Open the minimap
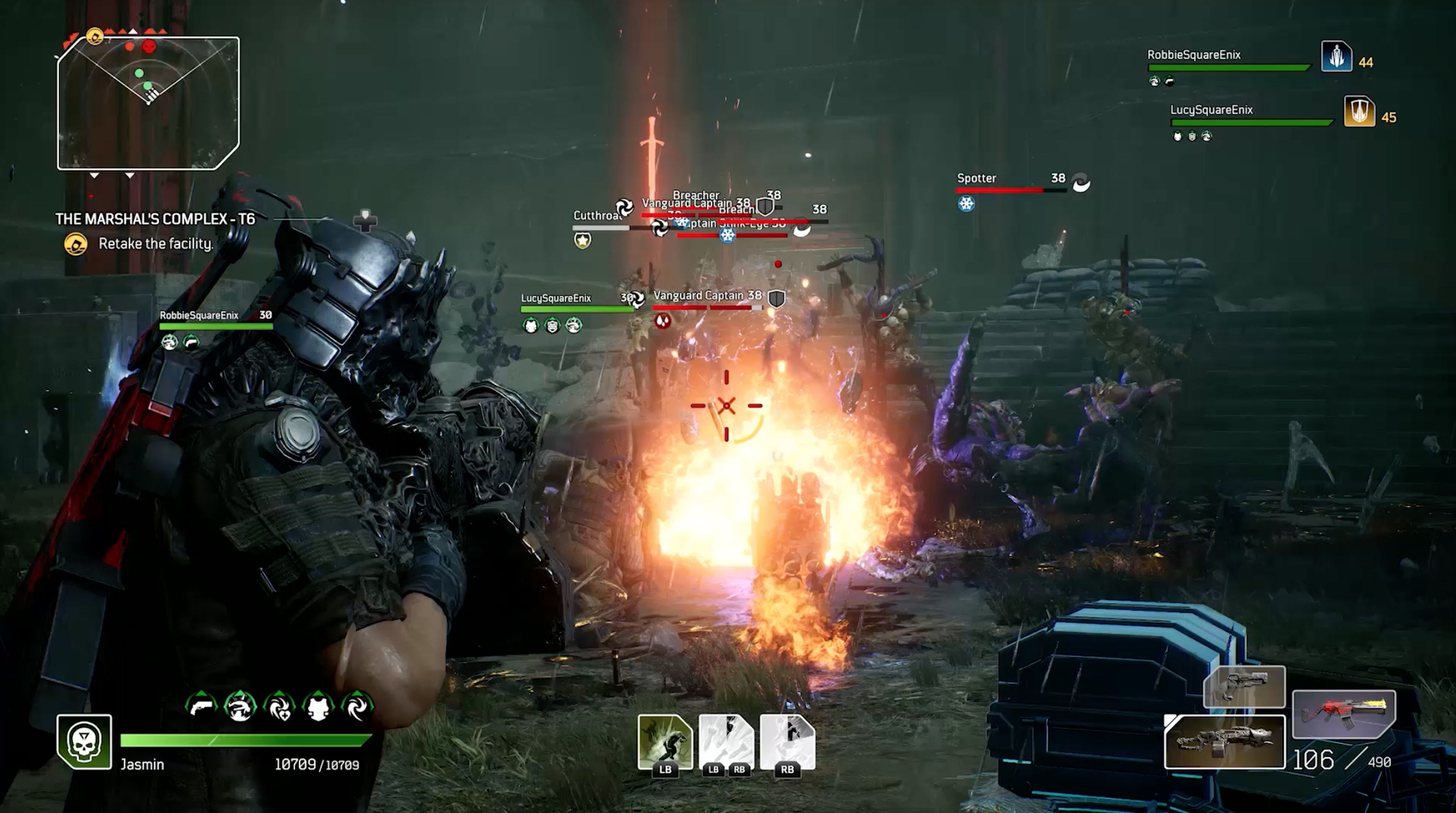The height and width of the screenshot is (813, 1456). point(148,103)
